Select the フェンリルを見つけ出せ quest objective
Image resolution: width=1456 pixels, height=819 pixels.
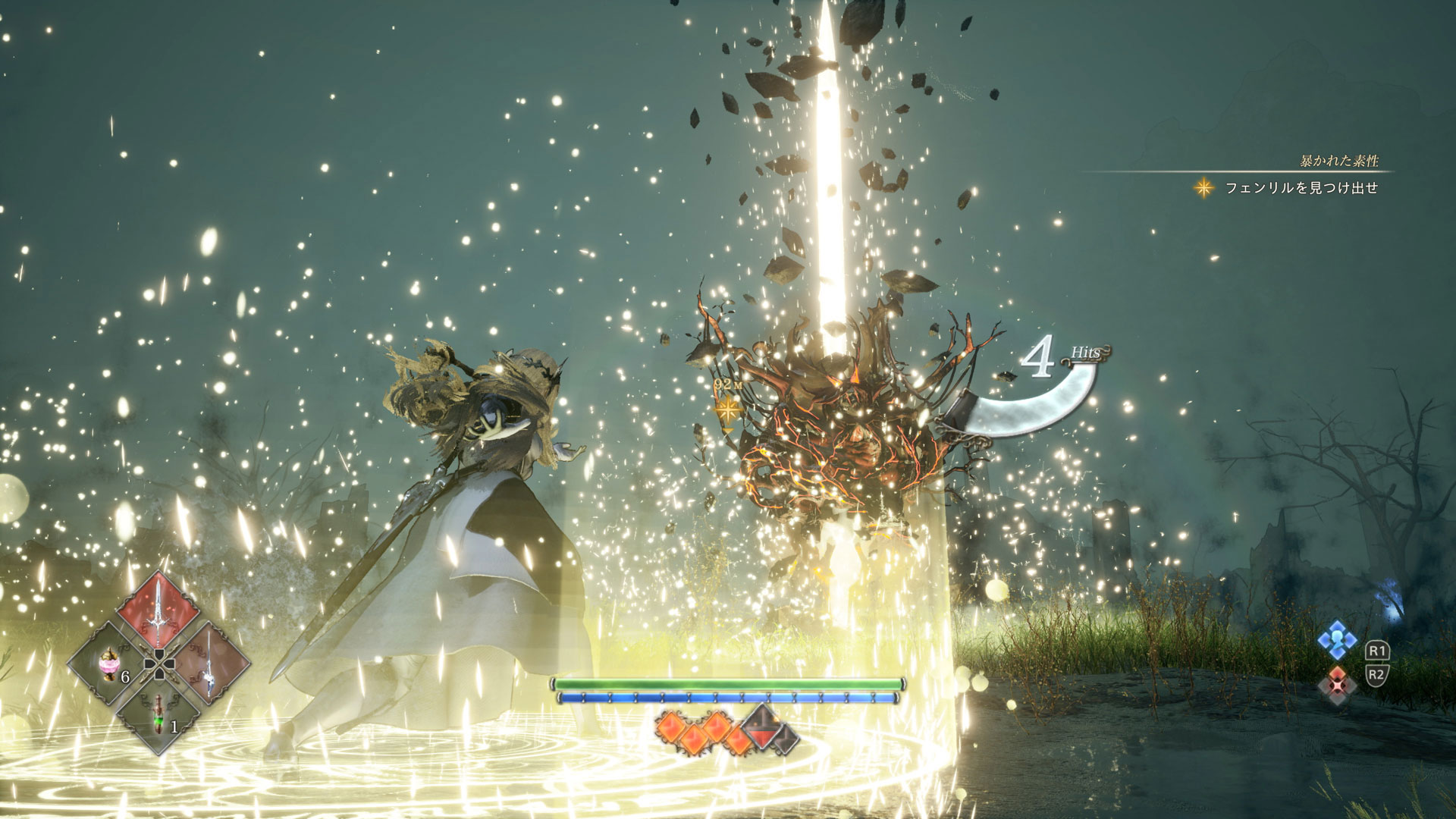(x=1301, y=188)
